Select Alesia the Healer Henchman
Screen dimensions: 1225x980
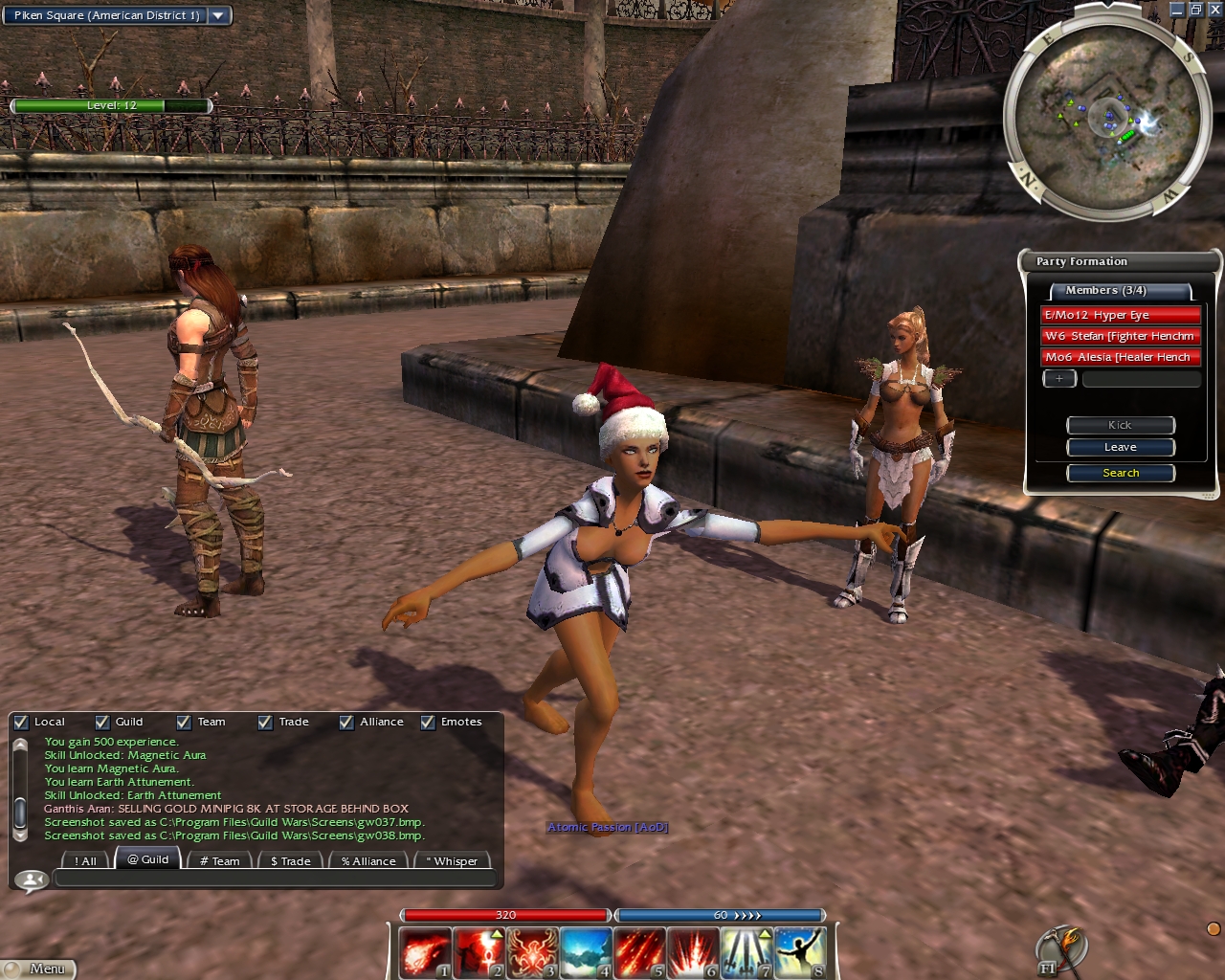pos(1120,357)
